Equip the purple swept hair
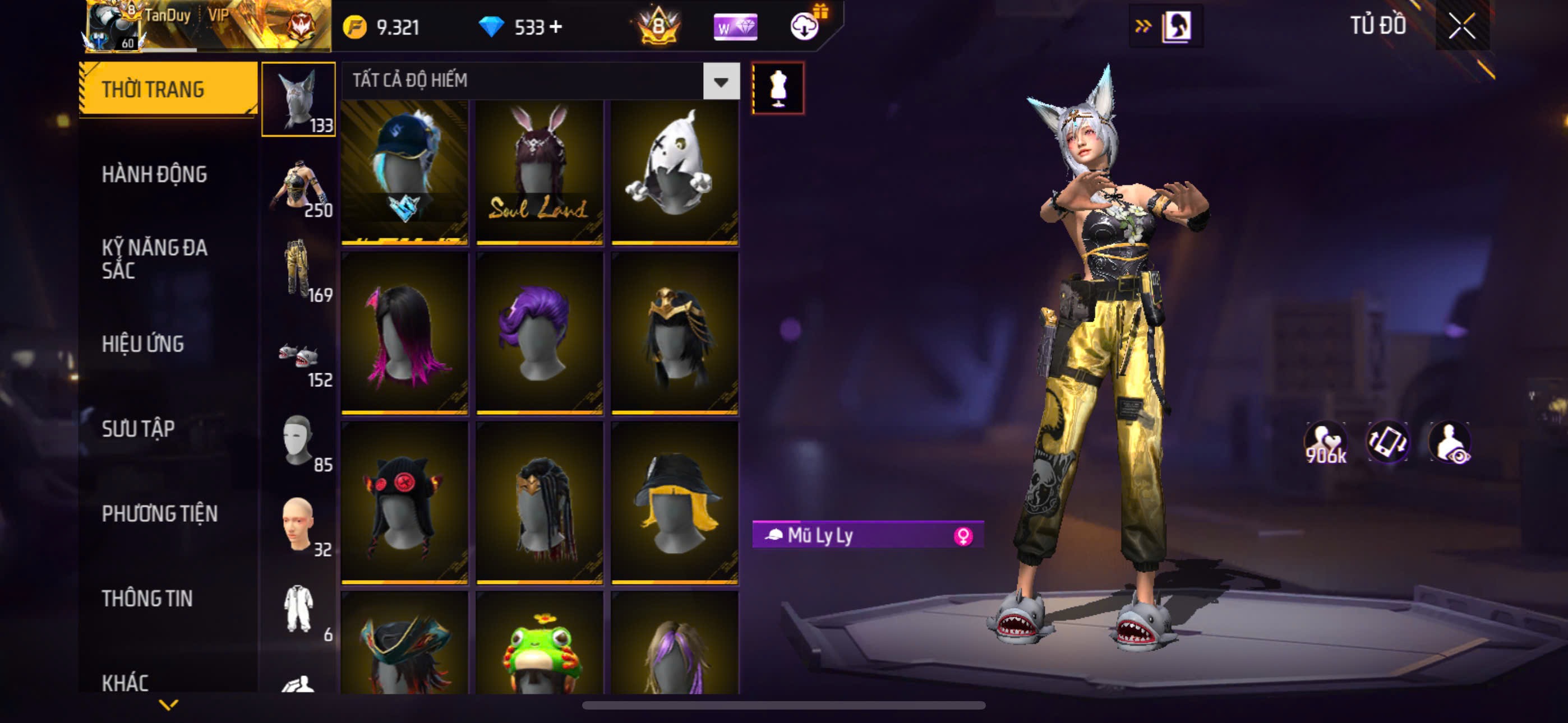This screenshot has height=723, width=1568. (x=539, y=333)
